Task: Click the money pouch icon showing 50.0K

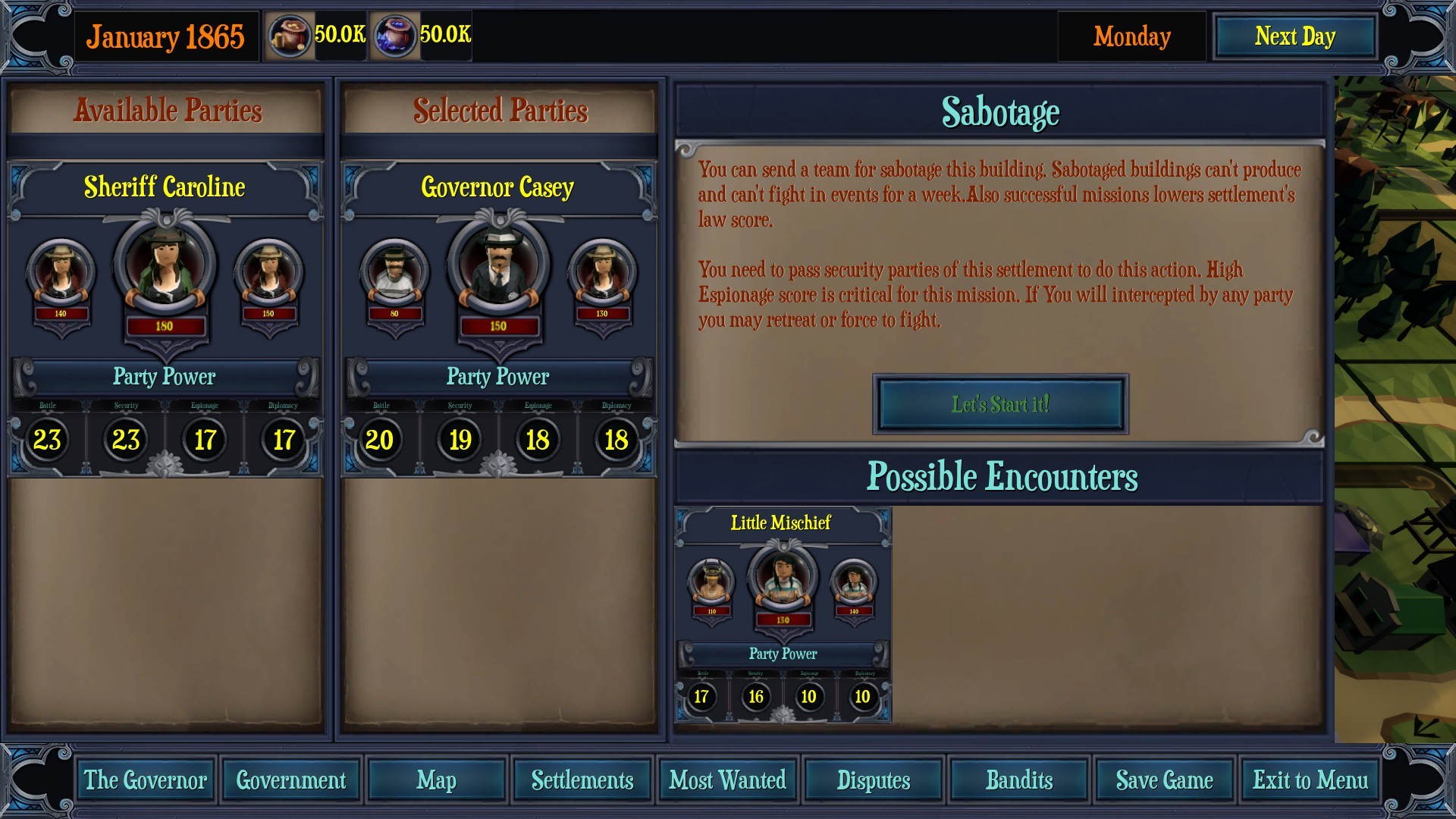Action: click(290, 34)
